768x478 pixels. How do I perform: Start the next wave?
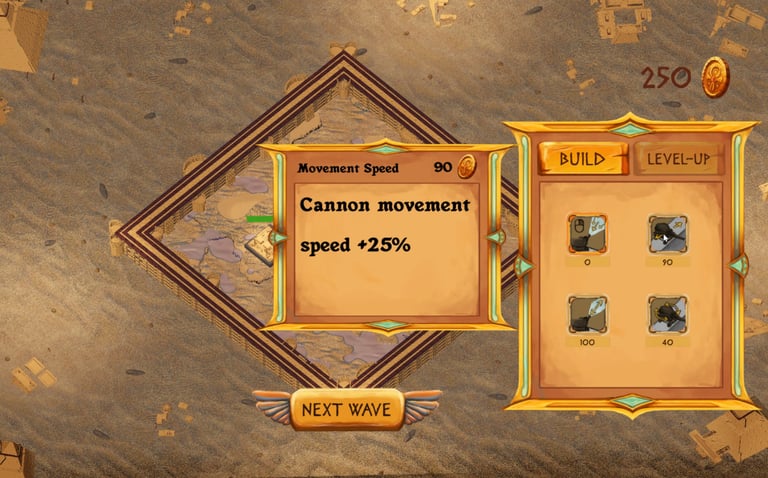[x=347, y=409]
